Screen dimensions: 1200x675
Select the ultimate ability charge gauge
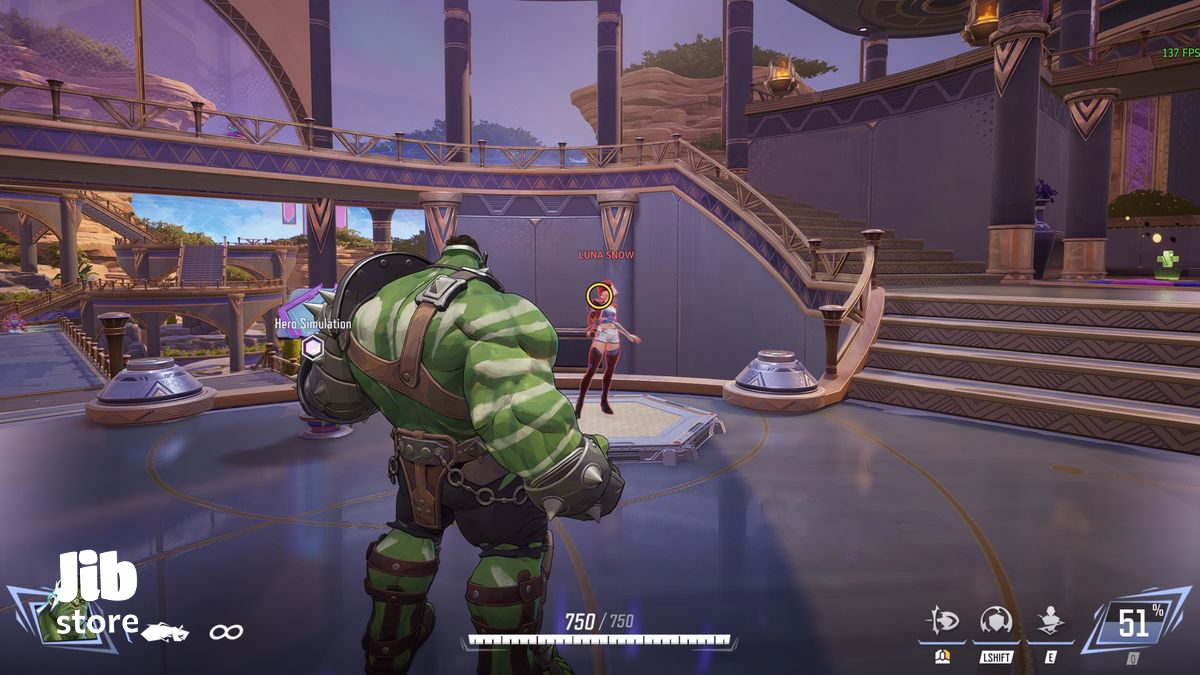pyautogui.click(x=1133, y=625)
